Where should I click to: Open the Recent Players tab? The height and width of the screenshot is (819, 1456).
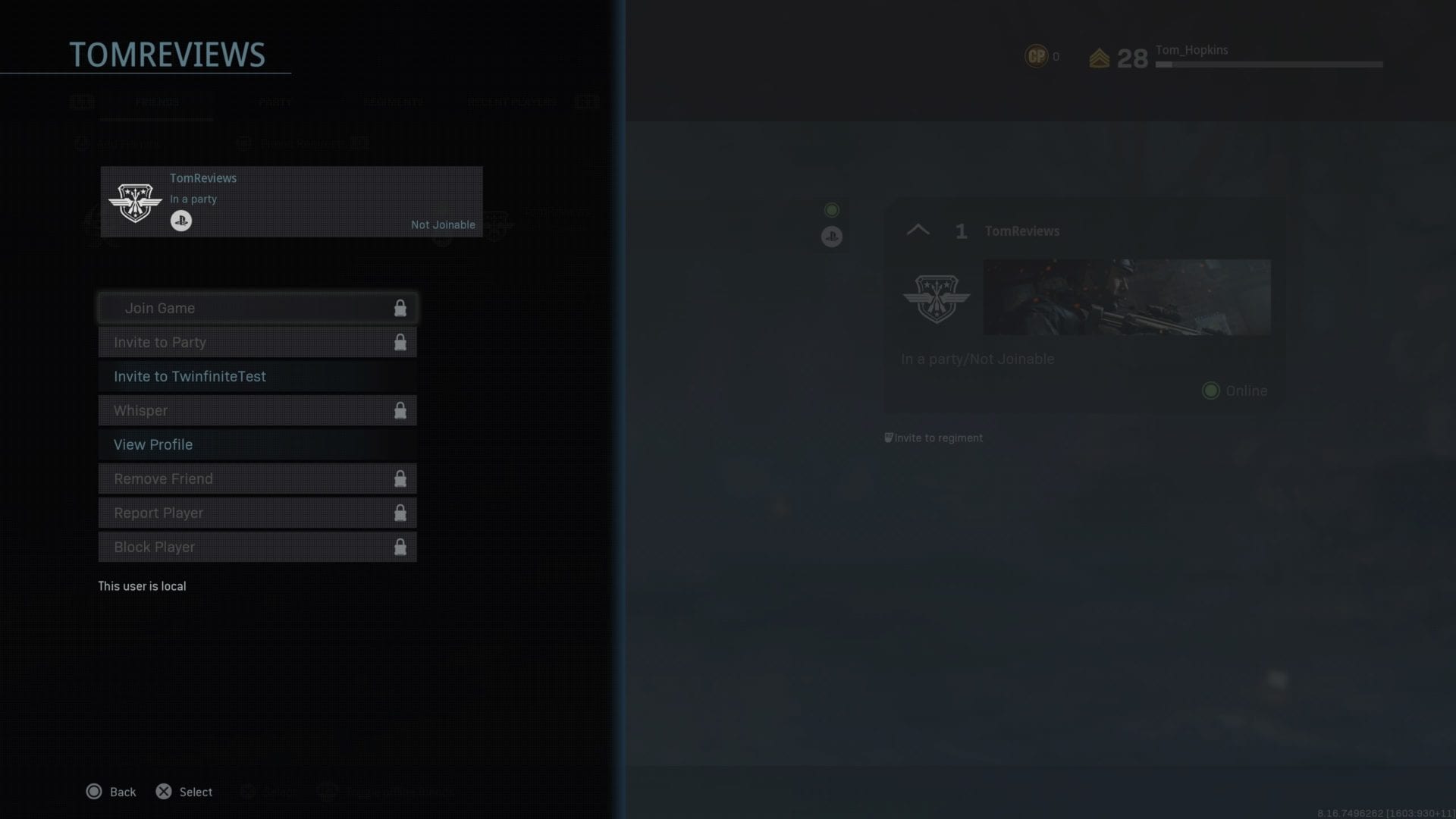click(510, 102)
